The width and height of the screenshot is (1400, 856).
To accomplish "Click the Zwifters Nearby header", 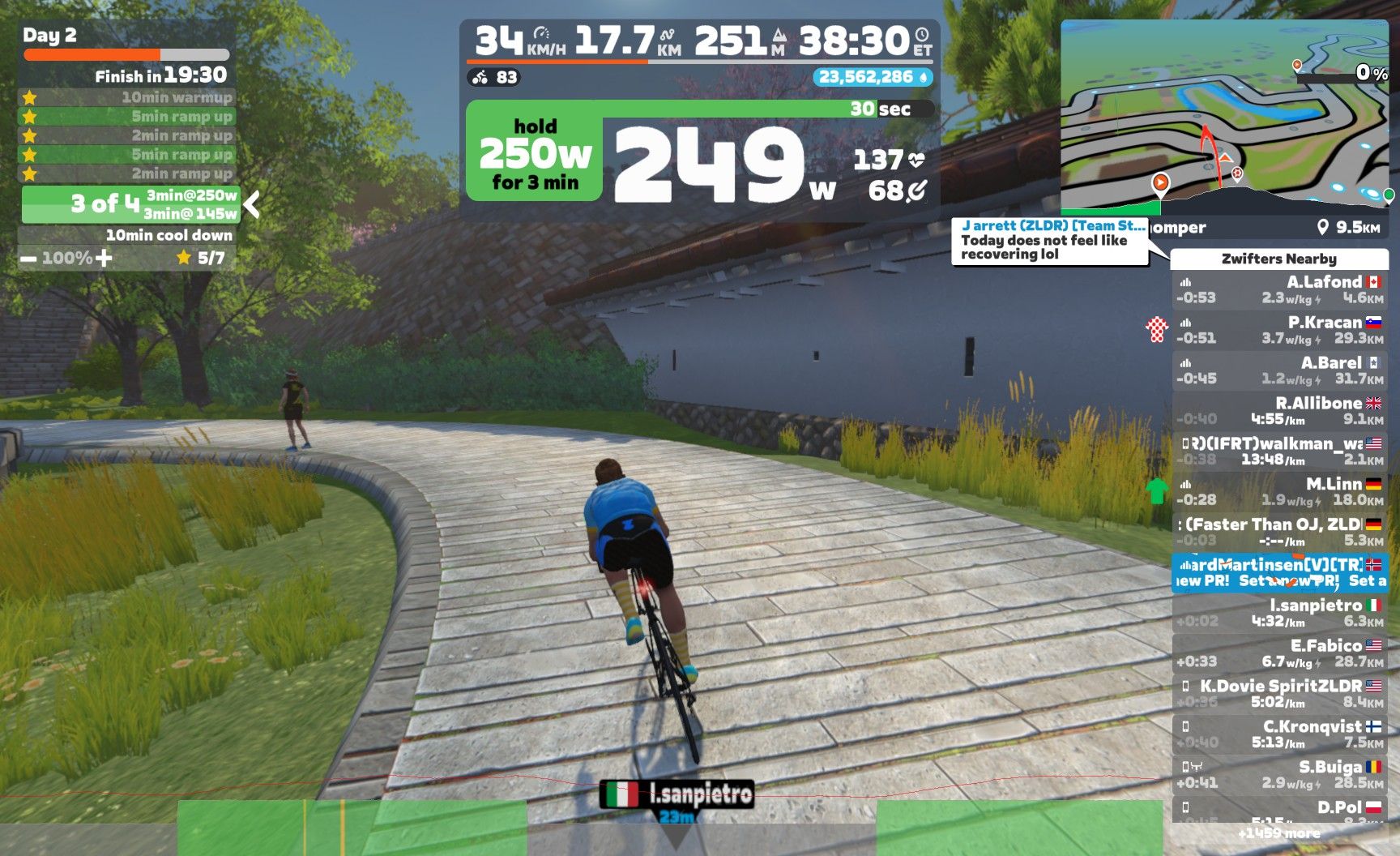I will (1278, 259).
